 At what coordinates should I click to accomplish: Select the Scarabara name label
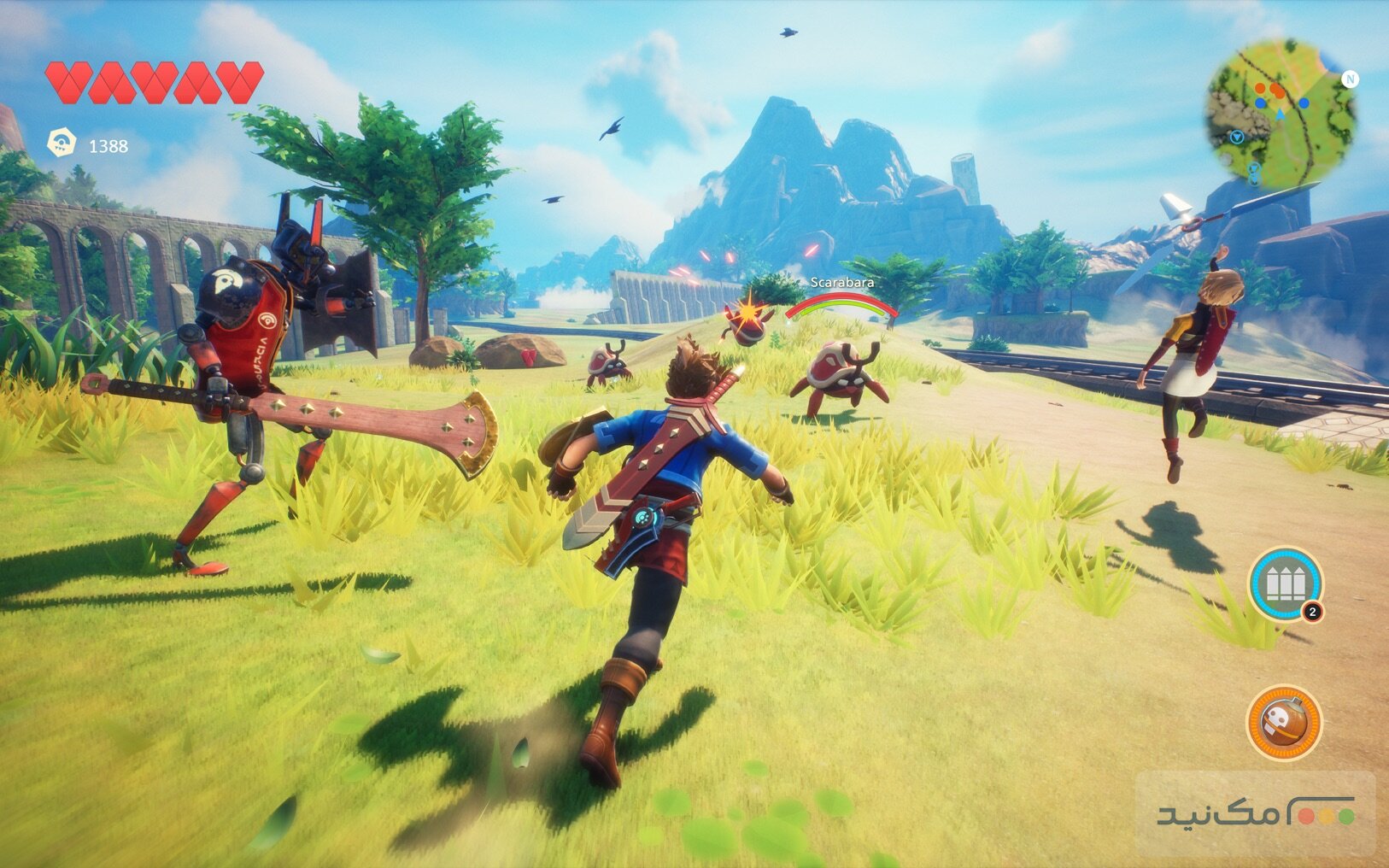click(841, 284)
